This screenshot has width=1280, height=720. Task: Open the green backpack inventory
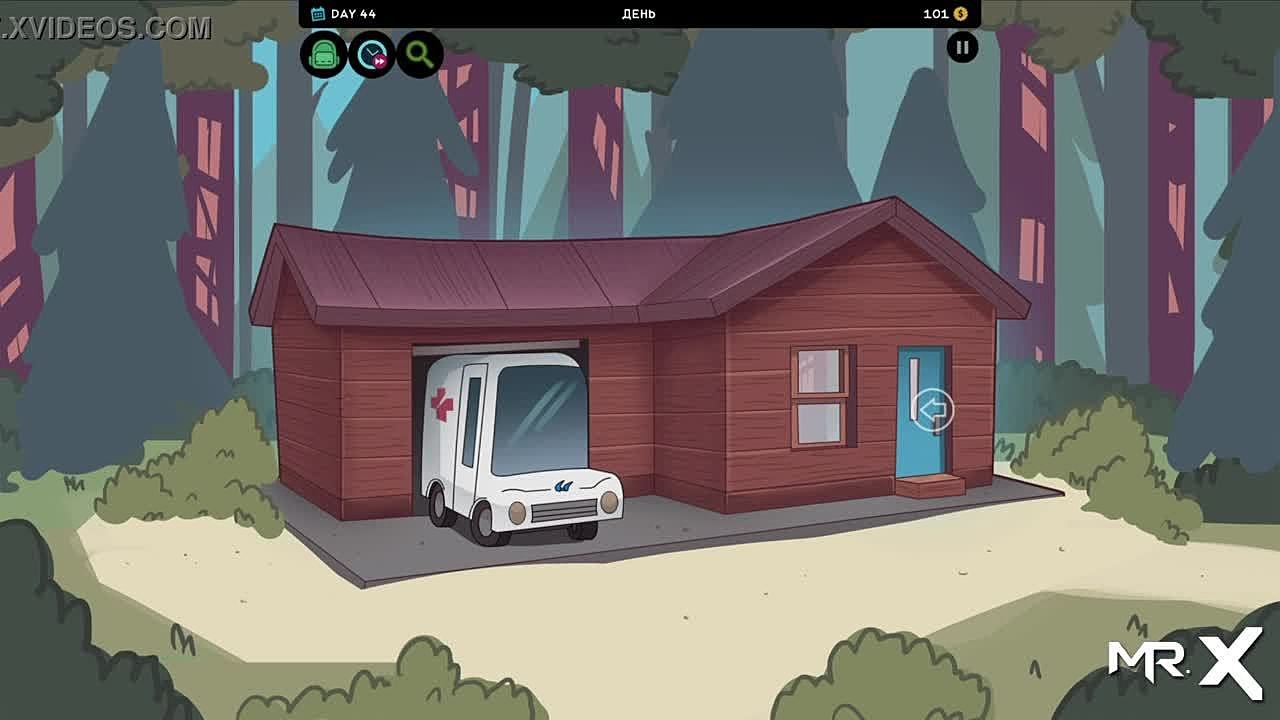coord(323,54)
